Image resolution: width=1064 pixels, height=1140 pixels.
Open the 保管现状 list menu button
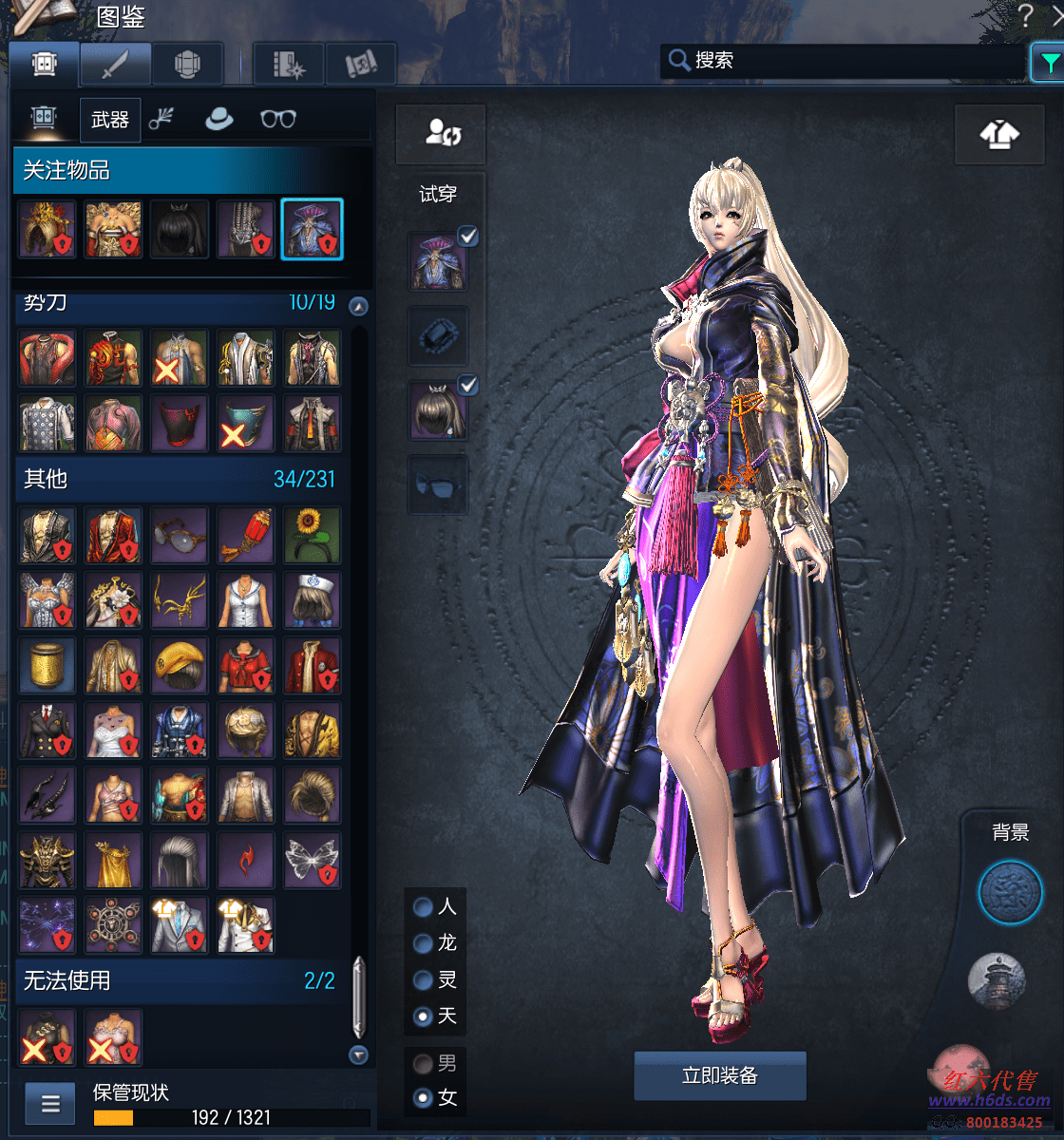pyautogui.click(x=50, y=1104)
